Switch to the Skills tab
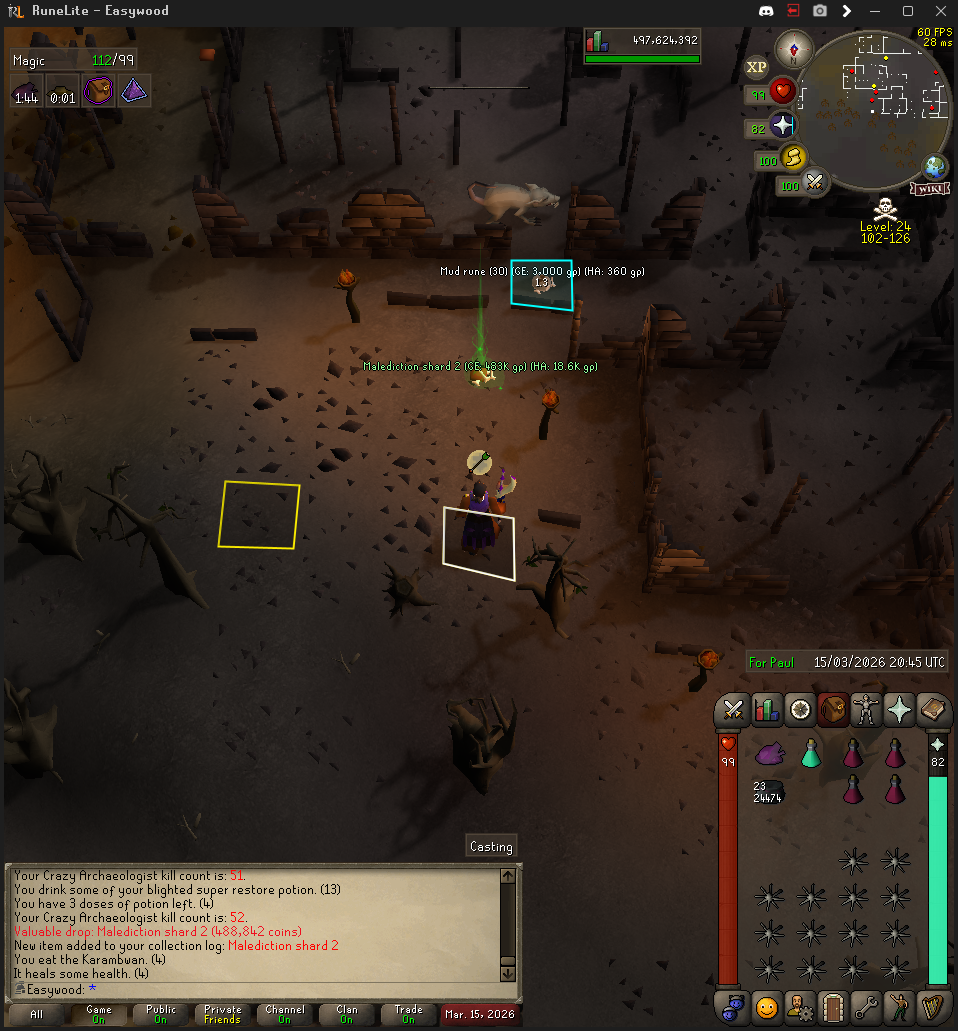 click(766, 710)
